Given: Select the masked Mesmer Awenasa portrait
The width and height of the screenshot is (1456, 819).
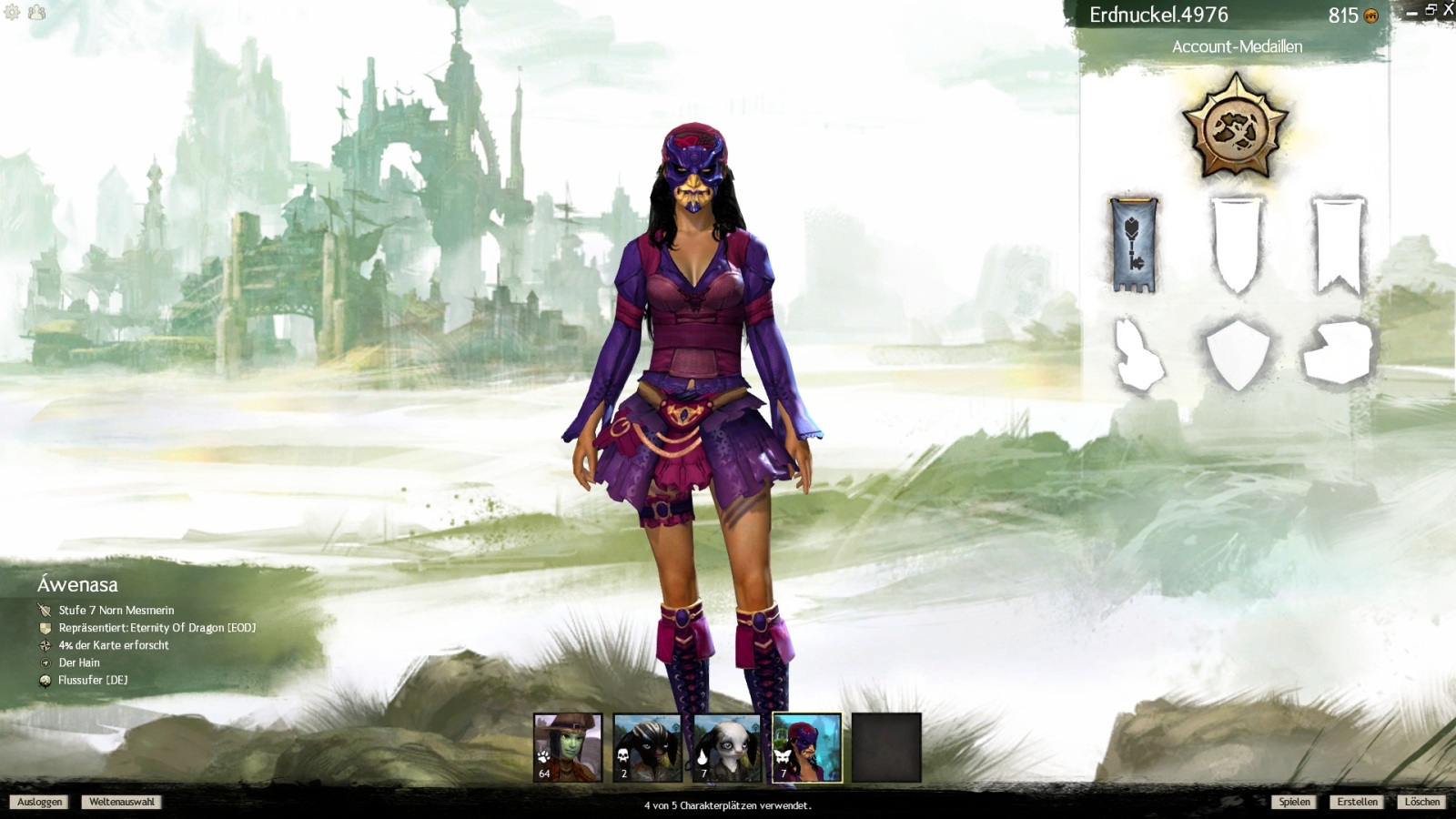Looking at the screenshot, I should click(807, 747).
